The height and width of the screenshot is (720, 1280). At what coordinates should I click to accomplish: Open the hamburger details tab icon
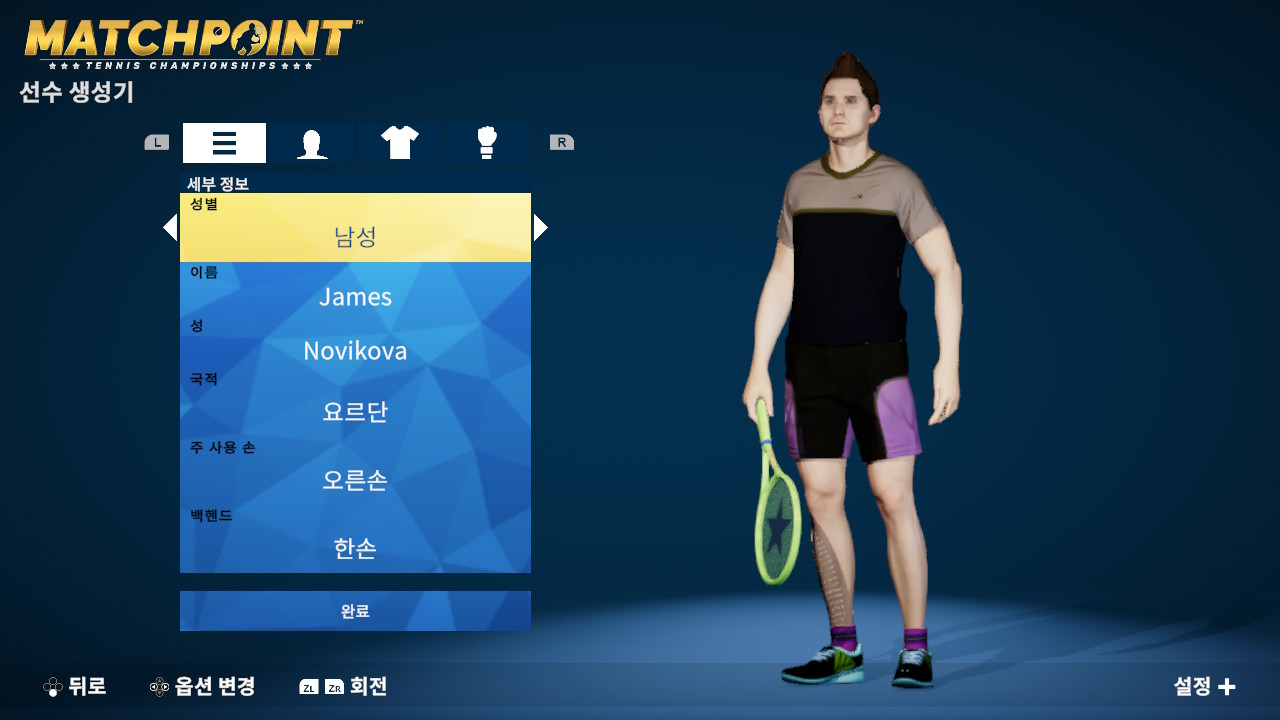pos(224,142)
